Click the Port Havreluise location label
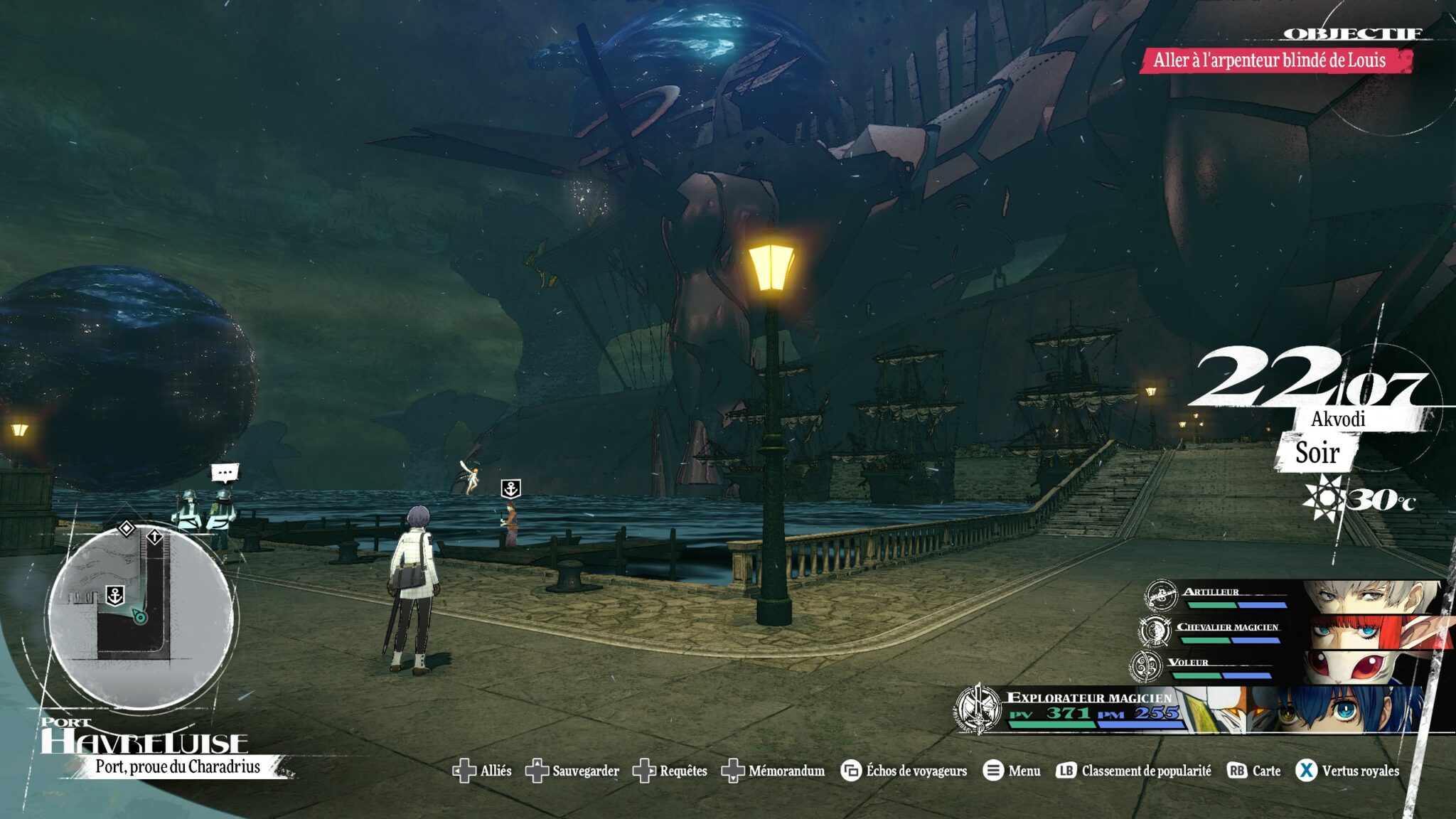The image size is (1456, 819). pyautogui.click(x=146, y=743)
